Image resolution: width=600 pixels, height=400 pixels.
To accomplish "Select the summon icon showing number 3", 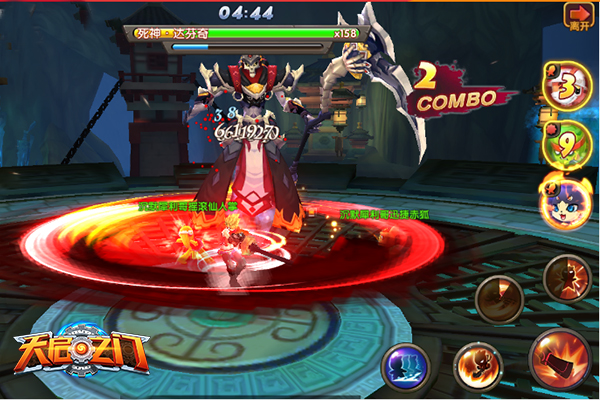I will pyautogui.click(x=567, y=86).
